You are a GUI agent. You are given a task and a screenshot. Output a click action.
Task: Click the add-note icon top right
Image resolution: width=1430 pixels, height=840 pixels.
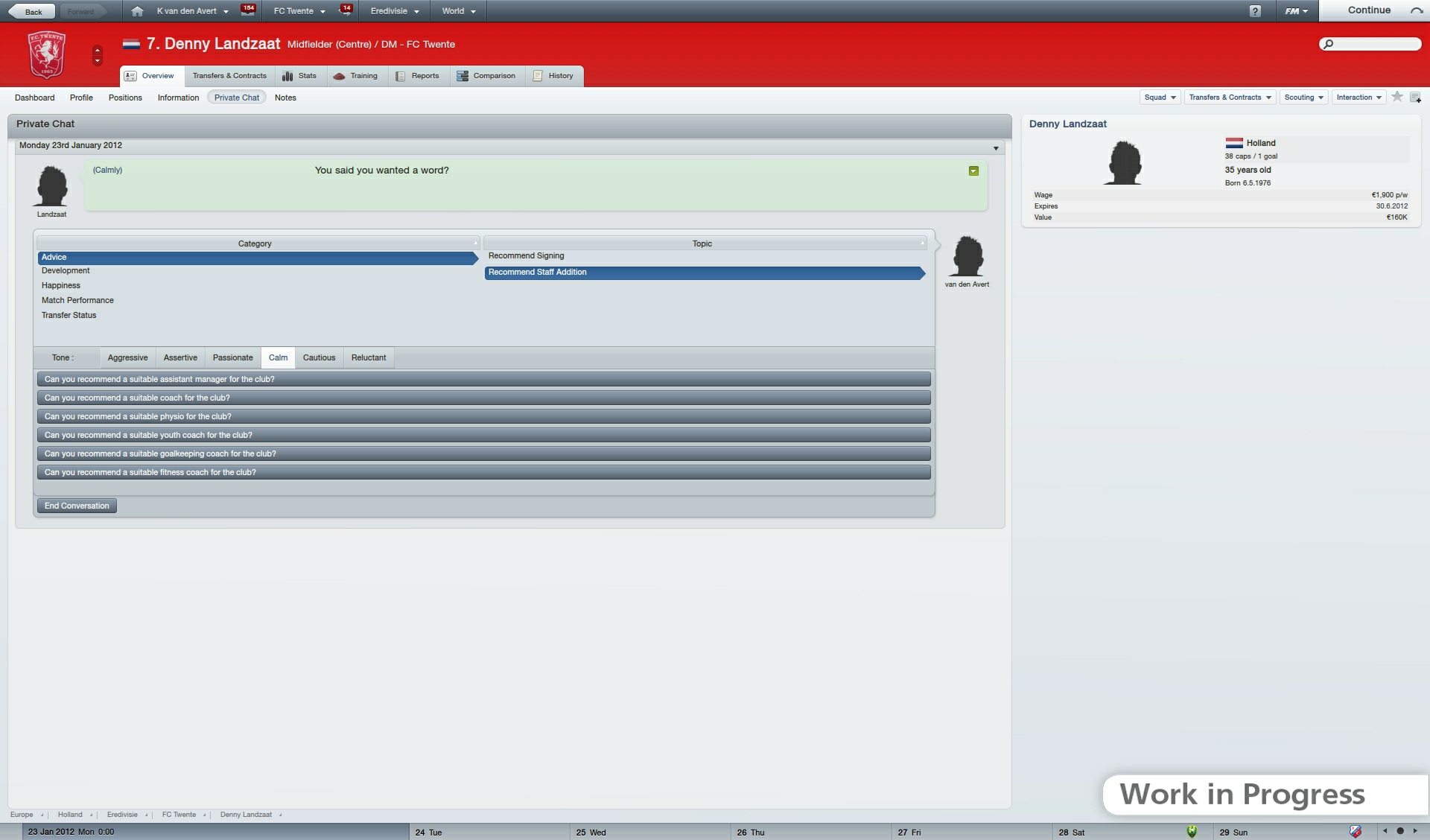click(x=1416, y=98)
